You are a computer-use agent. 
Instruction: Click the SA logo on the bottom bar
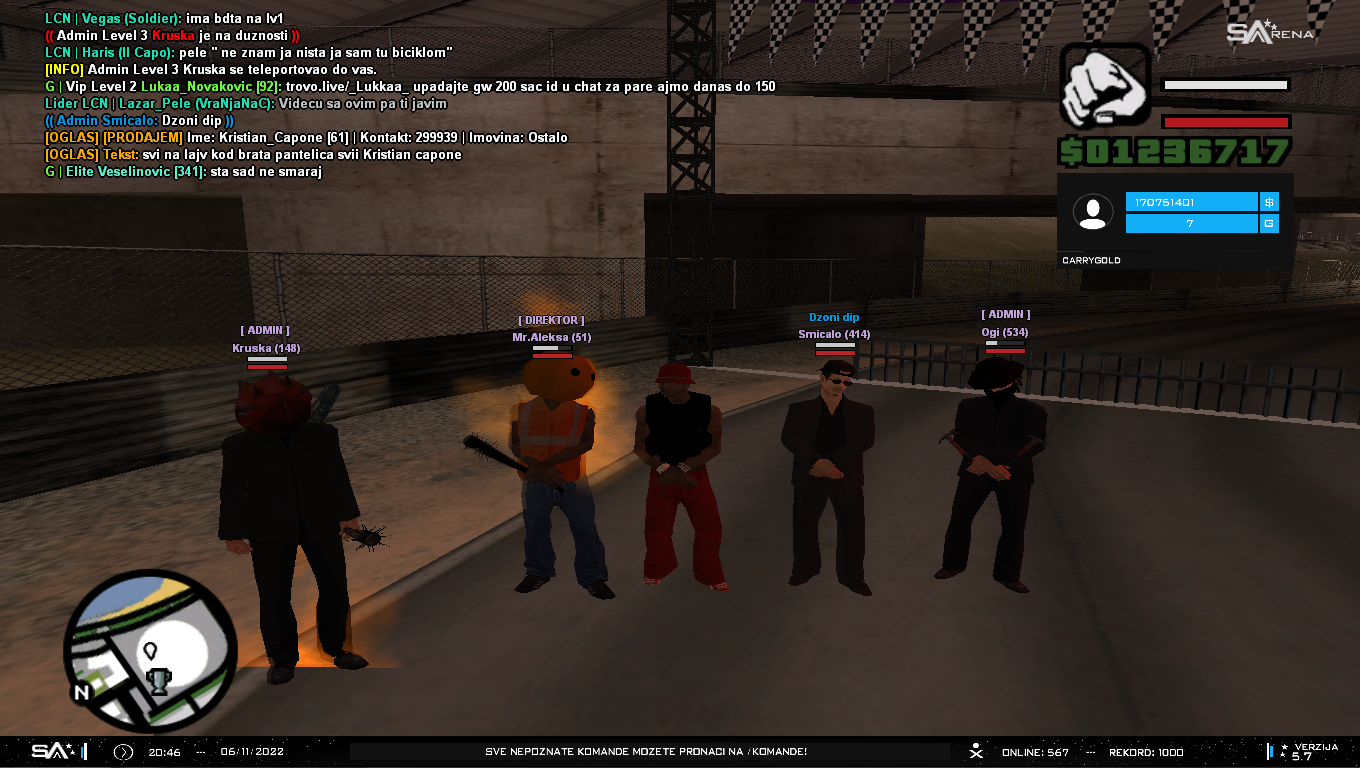coord(50,751)
